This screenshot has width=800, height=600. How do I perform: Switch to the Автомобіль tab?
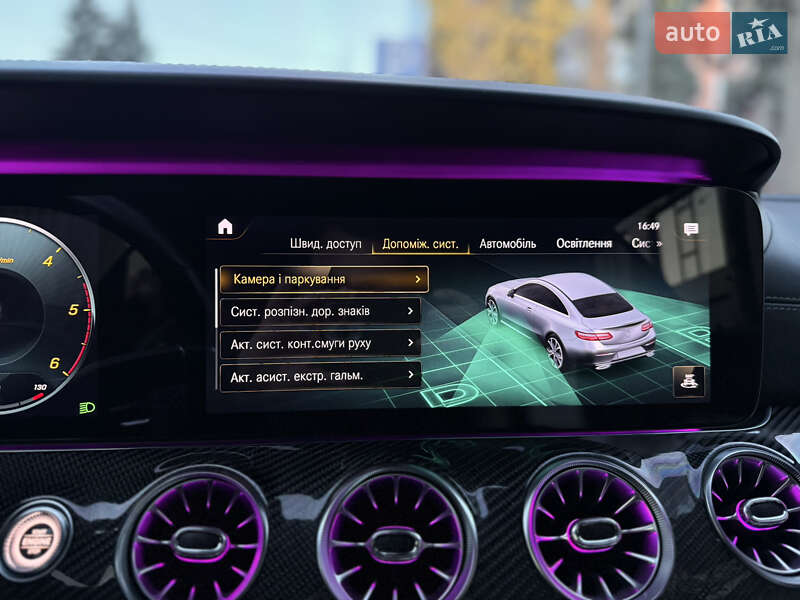click(507, 244)
